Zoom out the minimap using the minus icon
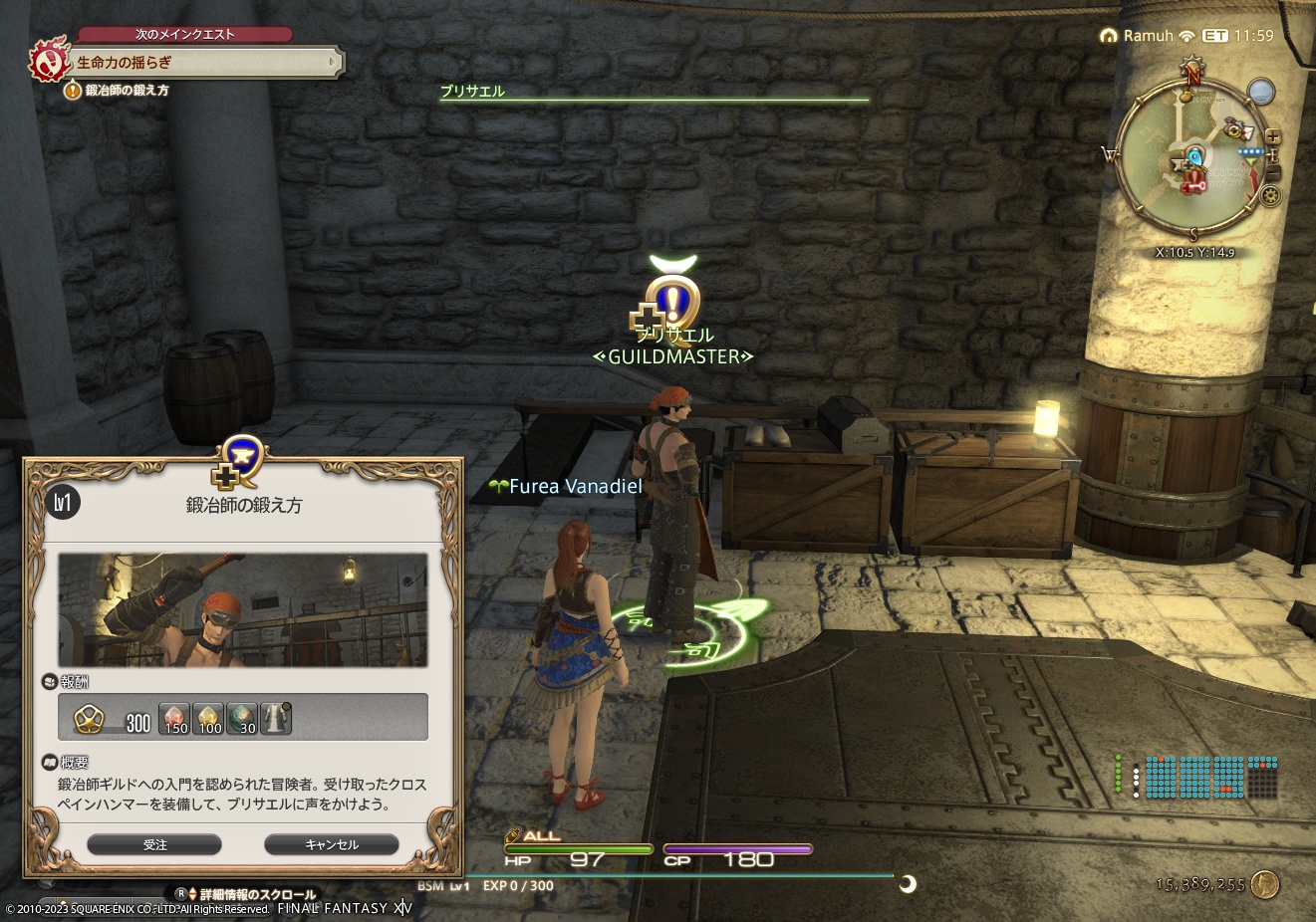Screen dimensions: 1316x922 click(x=1273, y=171)
